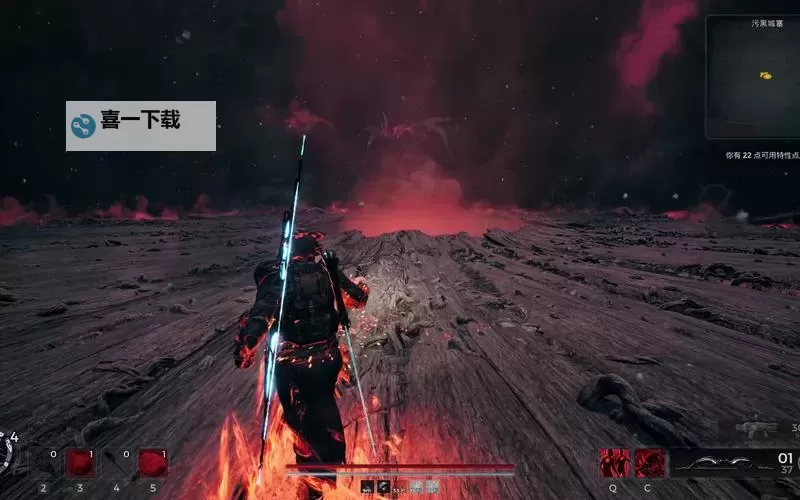This screenshot has height=500, width=800.
Task: Switch to the firearm weapon slot
Action: pyautogui.click(x=755, y=428)
